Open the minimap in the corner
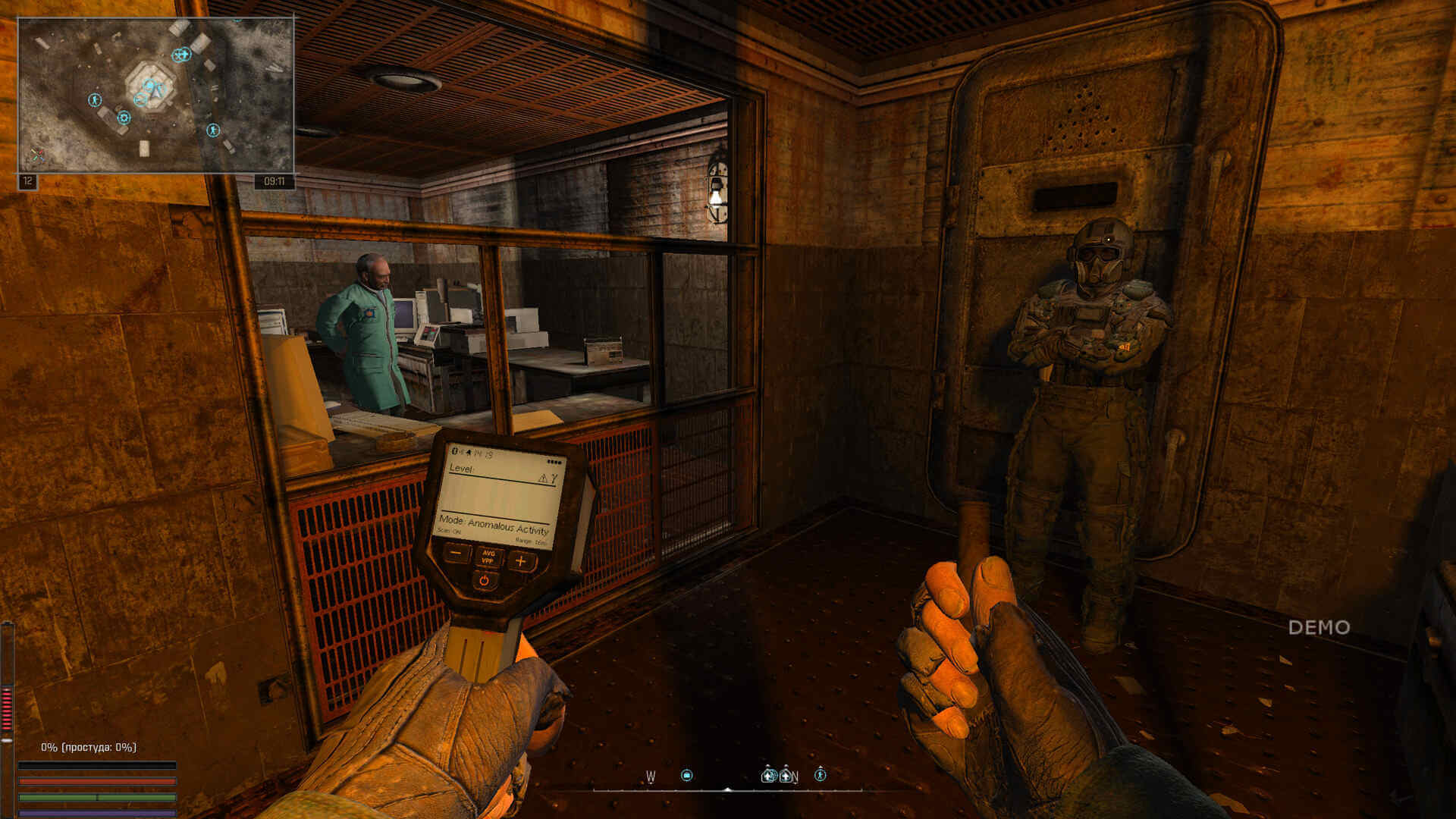 tap(155, 96)
